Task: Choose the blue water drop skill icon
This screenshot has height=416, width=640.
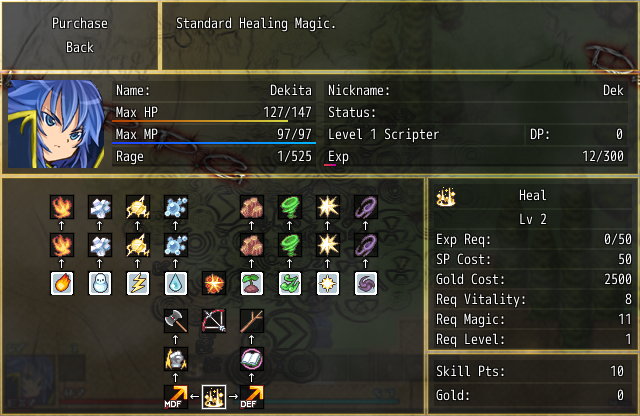Action: 176,283
